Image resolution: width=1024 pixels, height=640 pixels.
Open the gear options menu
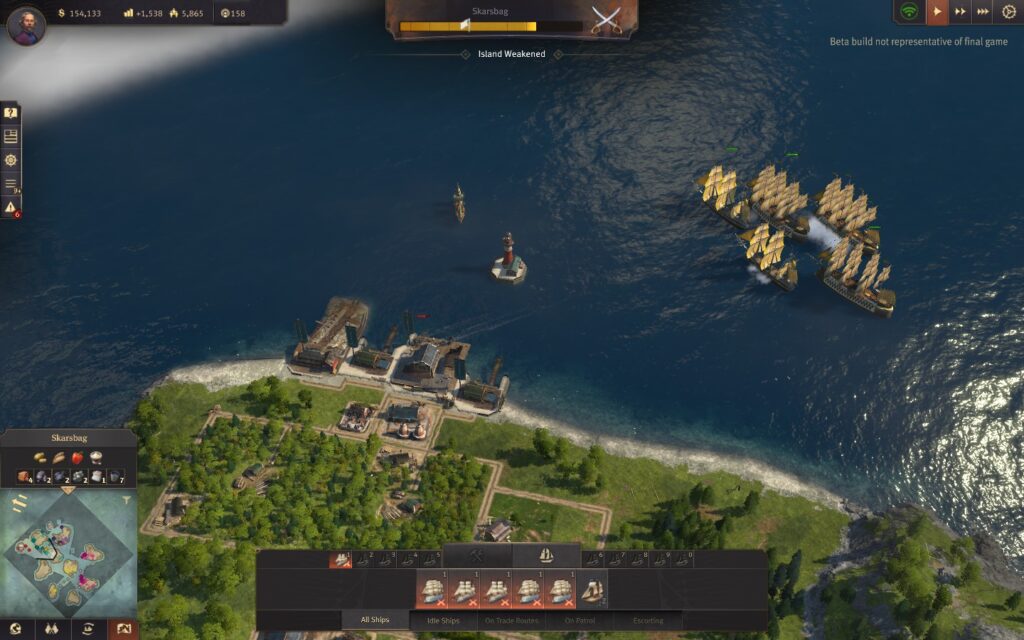pos(1008,12)
